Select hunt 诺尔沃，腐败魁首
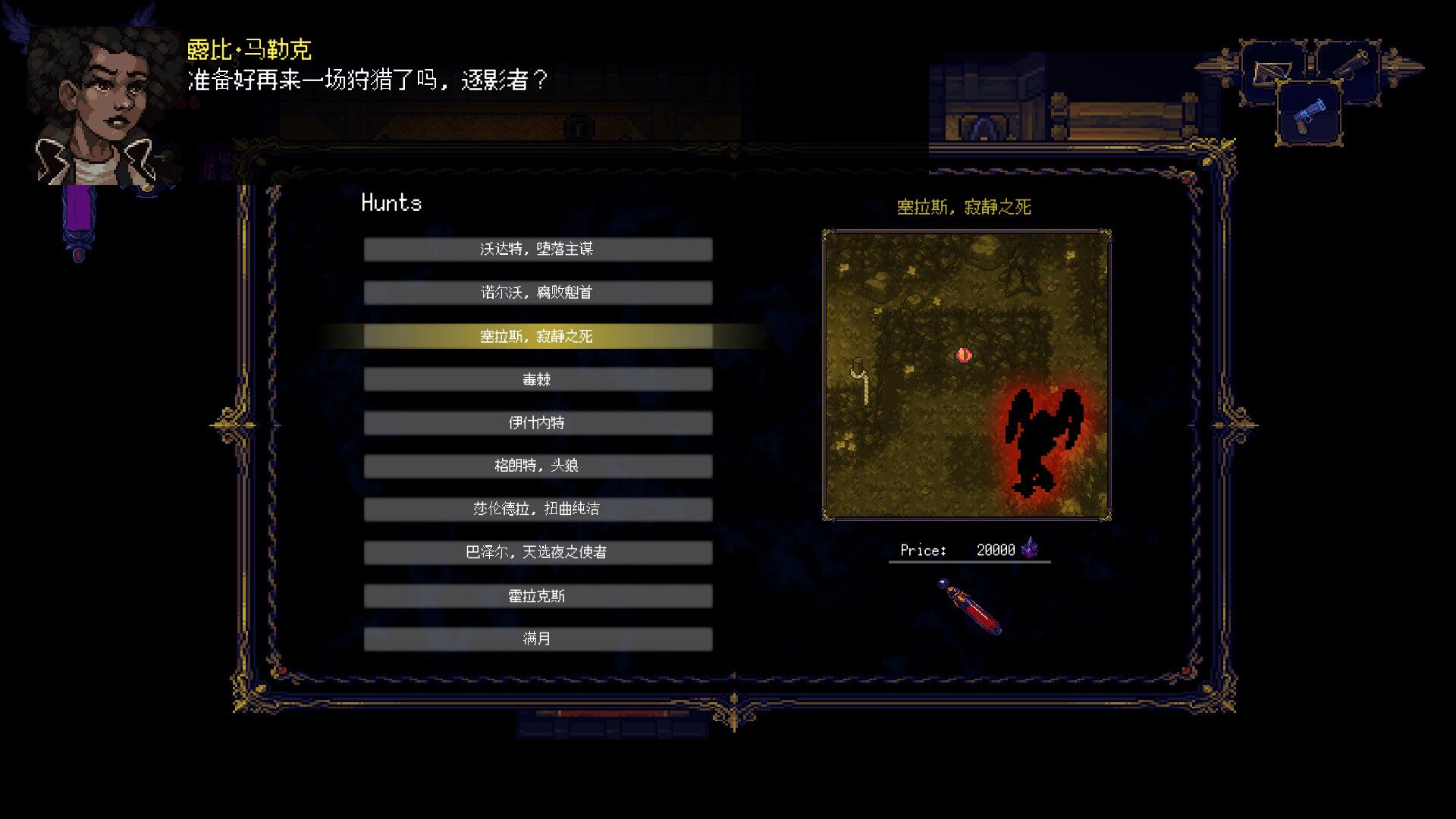The width and height of the screenshot is (1456, 819). (538, 292)
